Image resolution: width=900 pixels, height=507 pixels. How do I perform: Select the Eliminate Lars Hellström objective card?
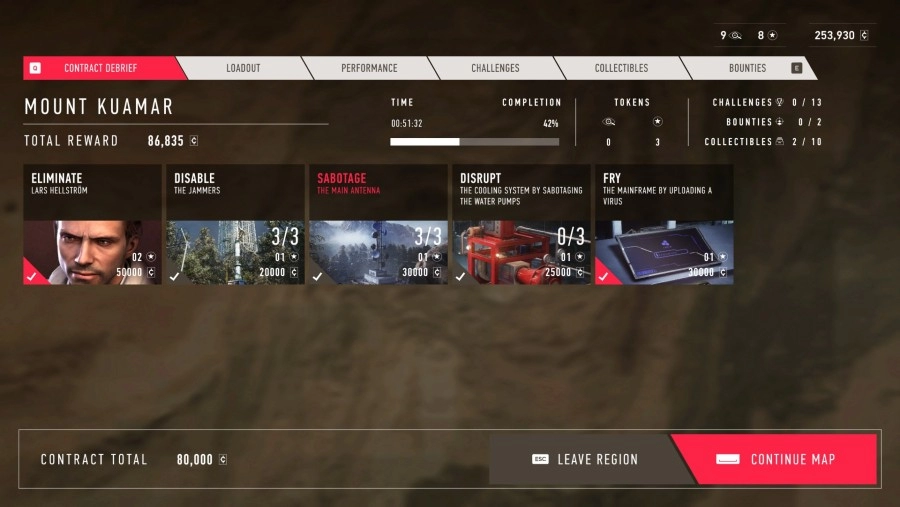click(x=92, y=225)
